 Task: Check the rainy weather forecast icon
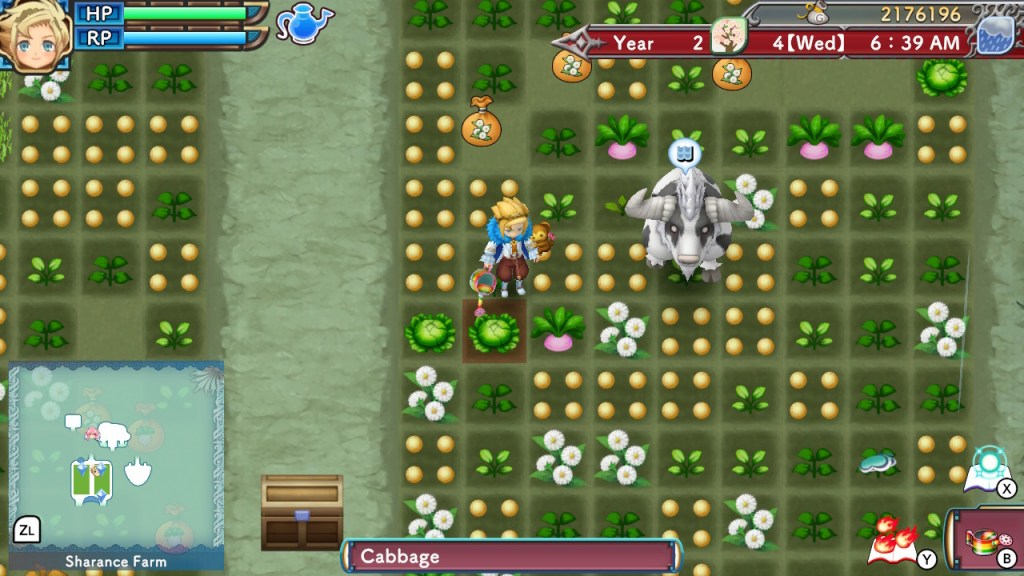point(994,32)
